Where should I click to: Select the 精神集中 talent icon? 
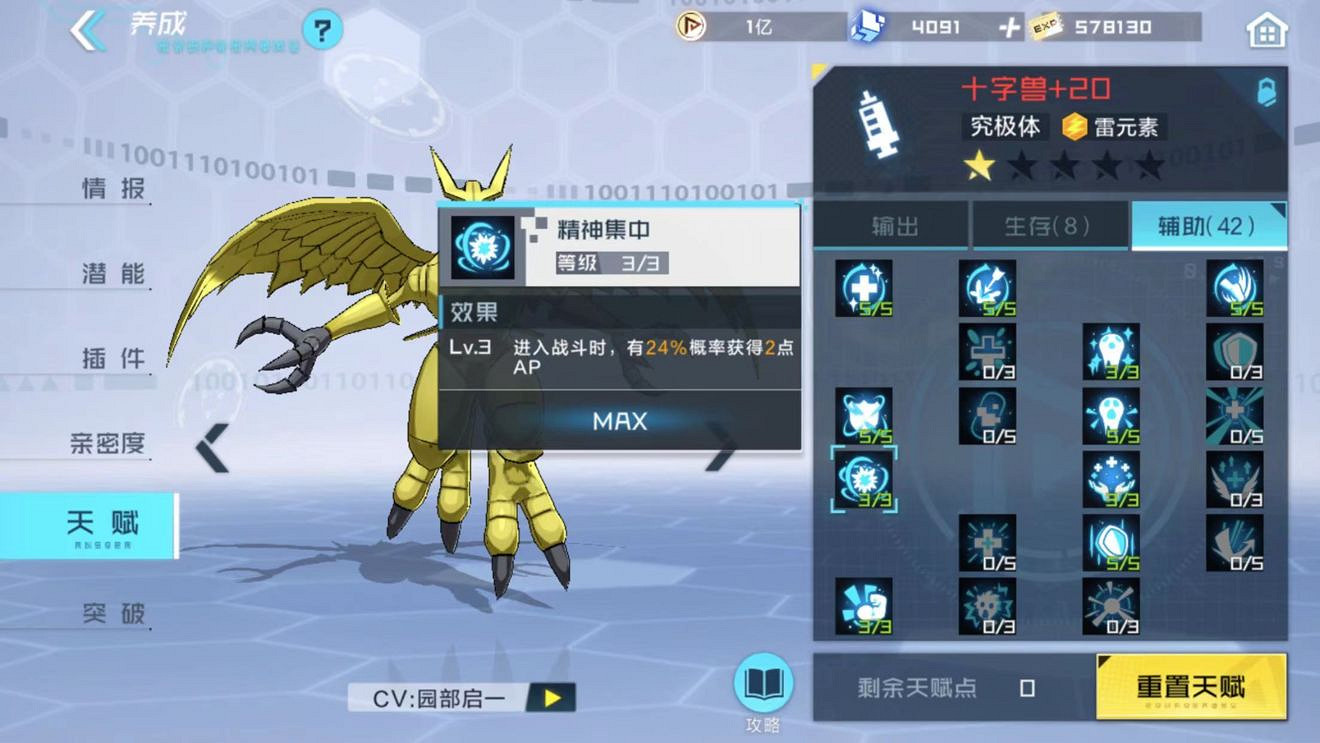(x=864, y=480)
